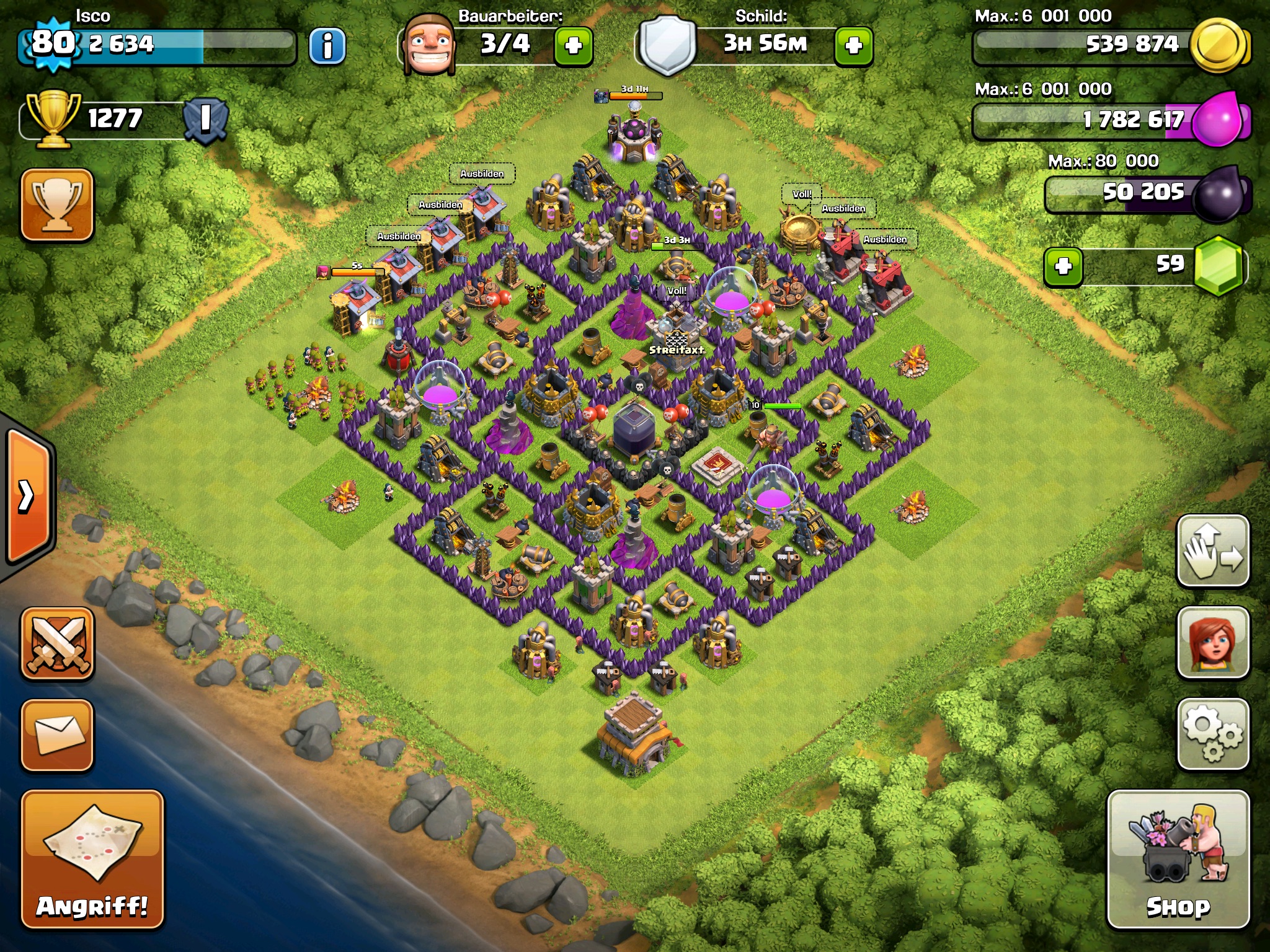Open the settings gears button
The image size is (1270, 952).
pos(1212,734)
